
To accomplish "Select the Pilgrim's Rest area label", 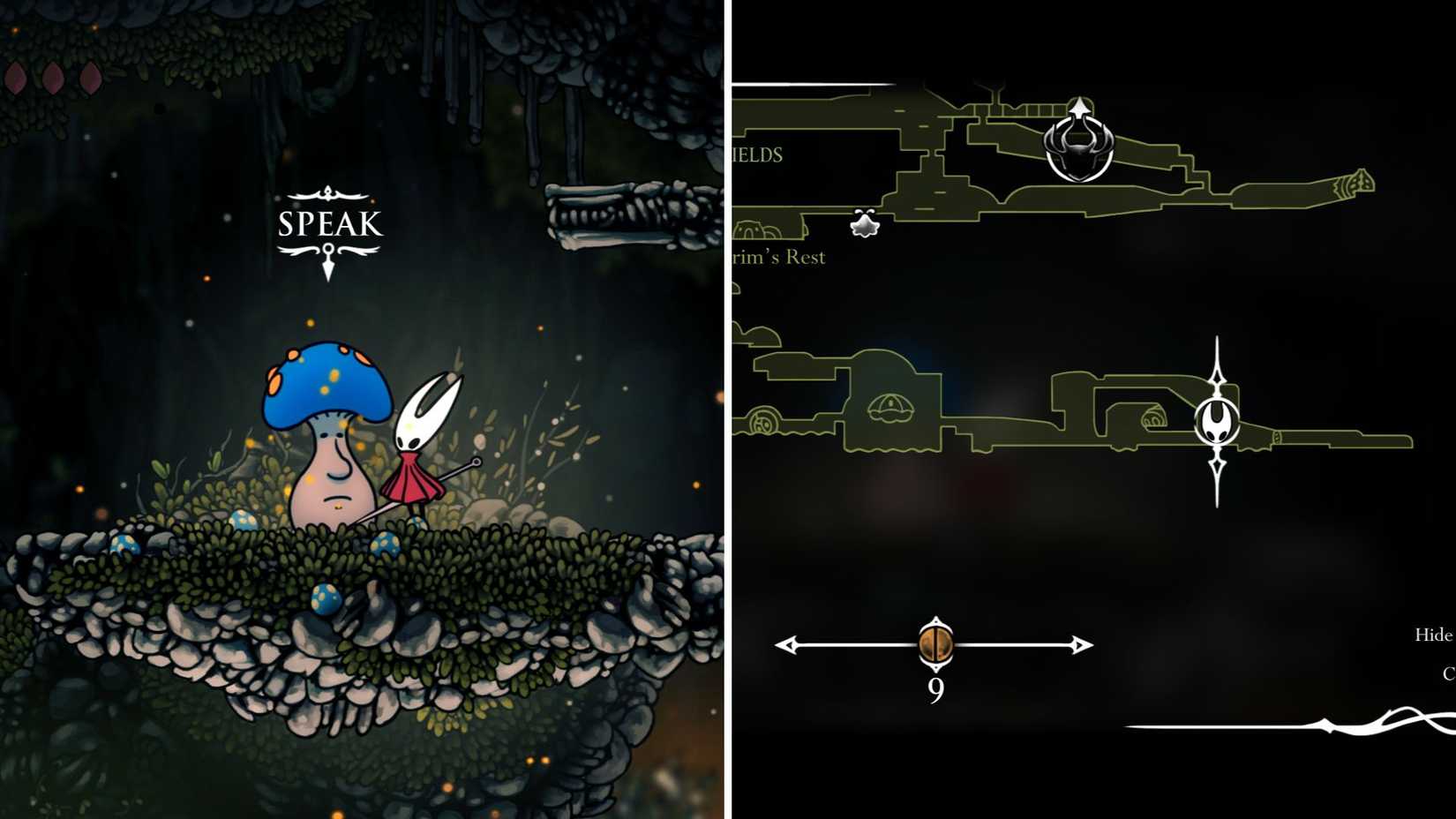I will point(781,257).
